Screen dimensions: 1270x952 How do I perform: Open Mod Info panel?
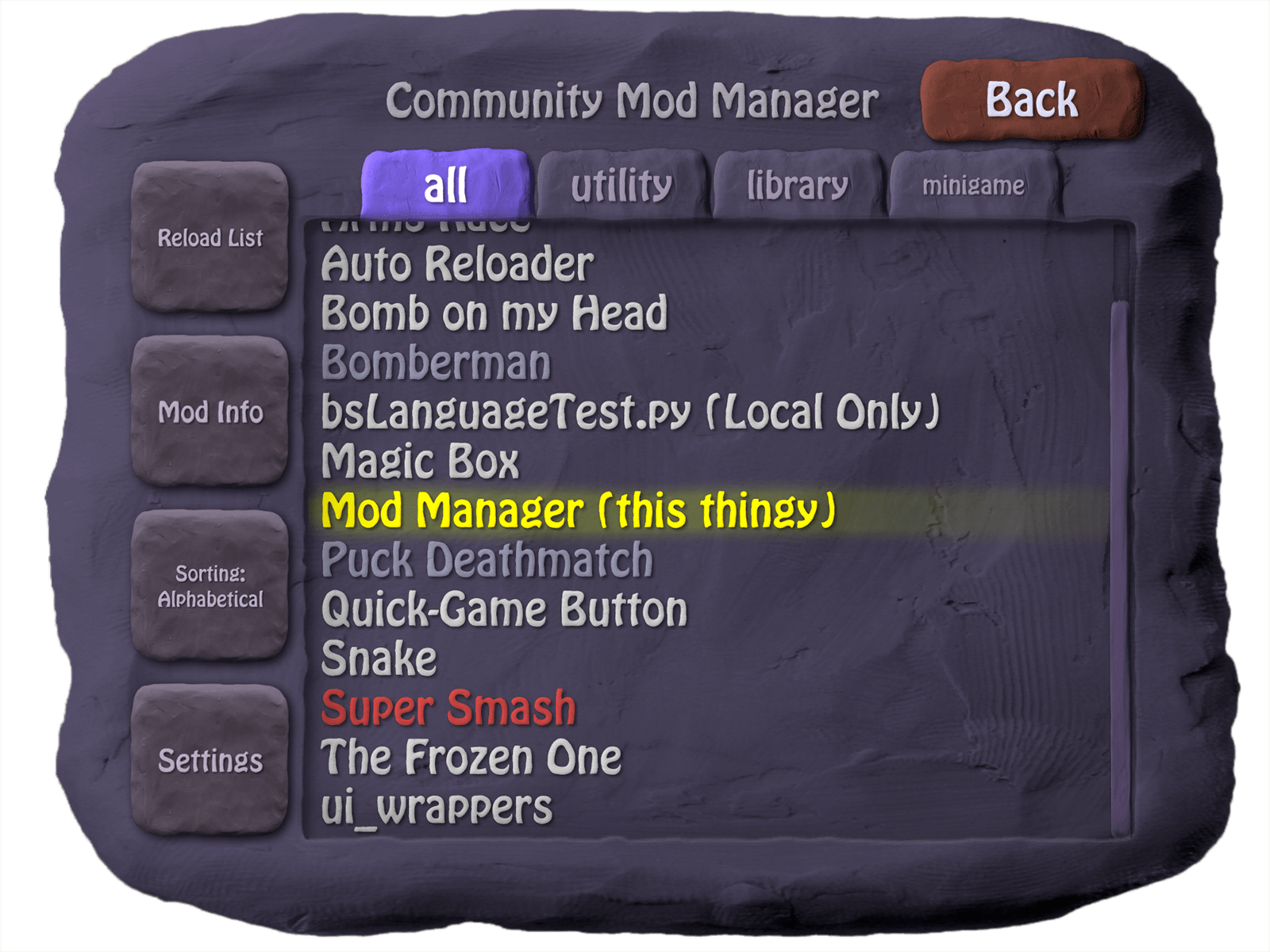click(212, 413)
